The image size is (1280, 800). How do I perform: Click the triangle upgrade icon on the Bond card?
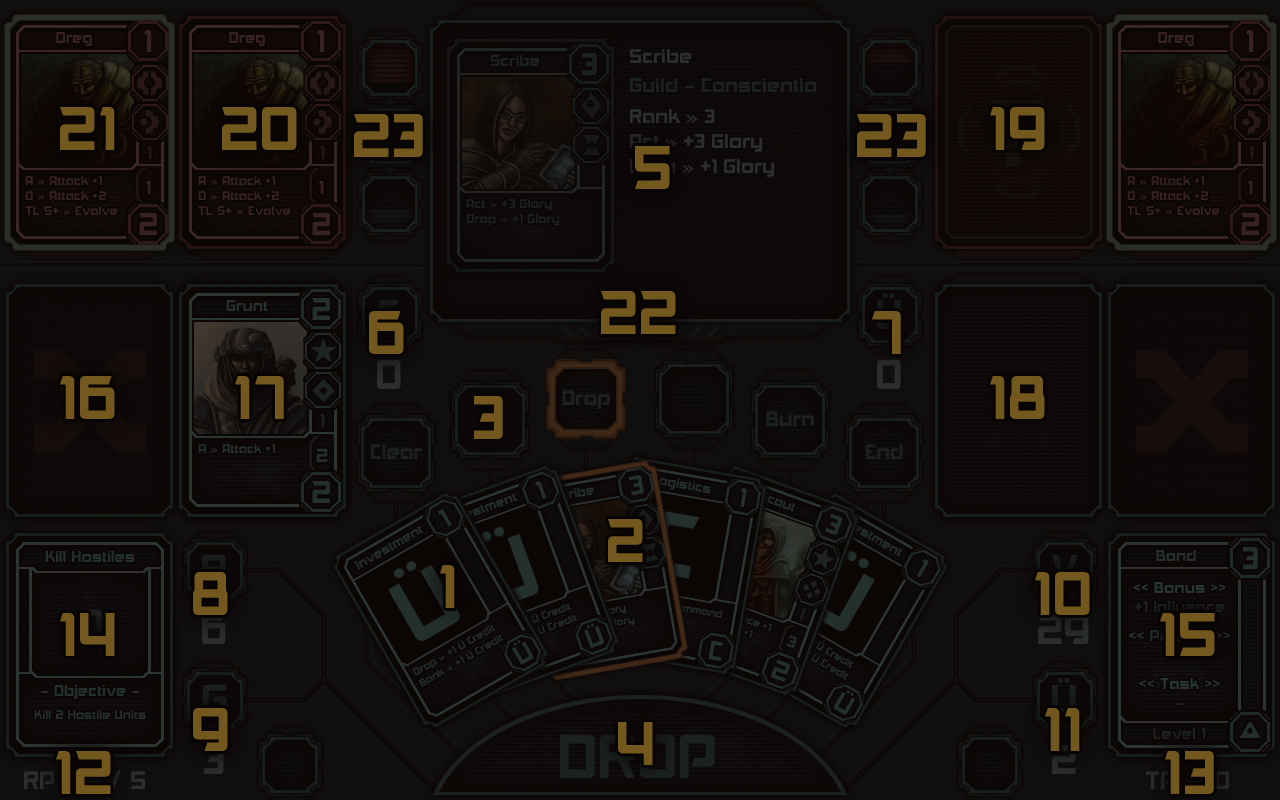(x=1247, y=733)
